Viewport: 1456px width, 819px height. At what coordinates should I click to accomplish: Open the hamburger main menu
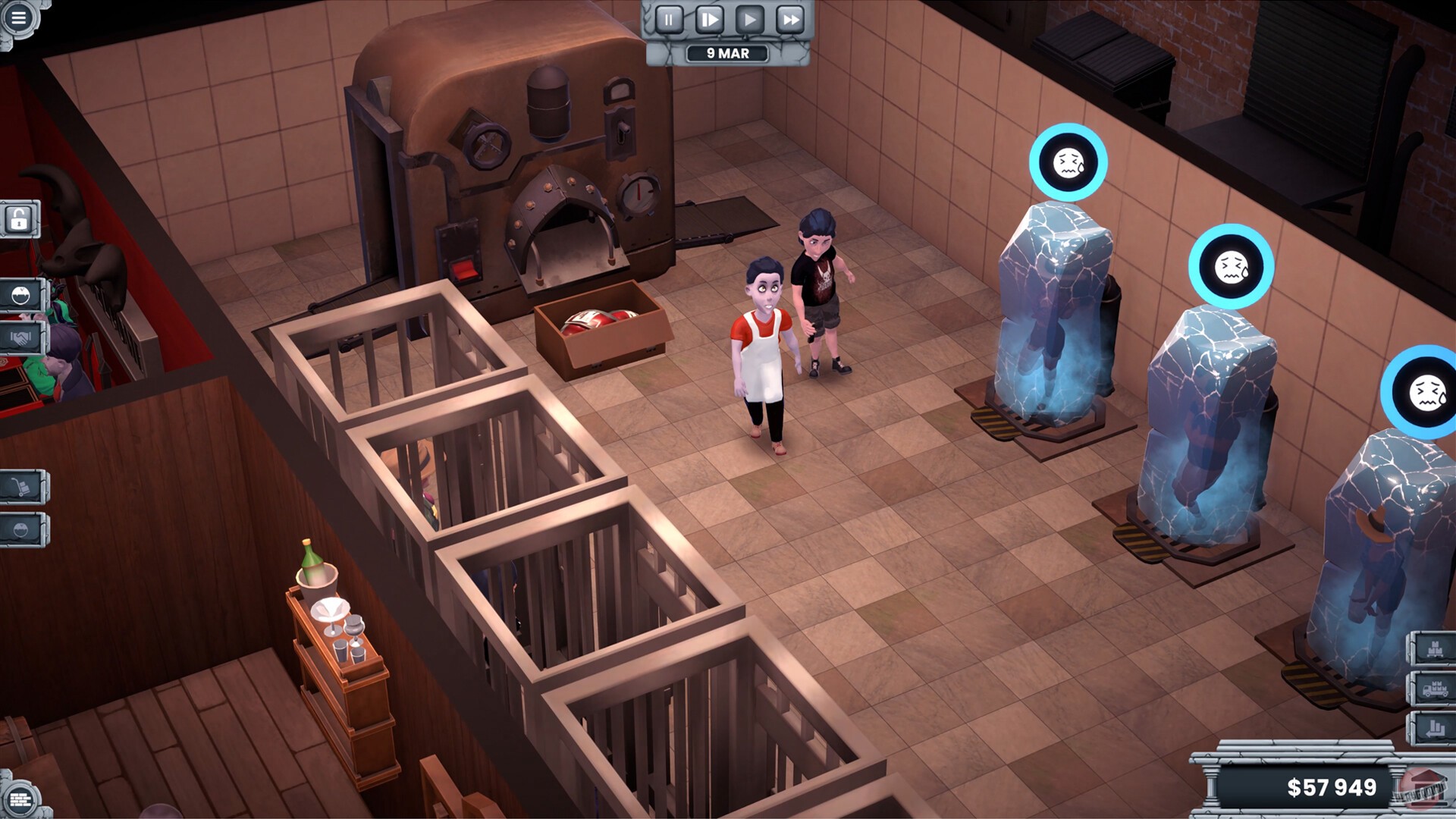(18, 17)
